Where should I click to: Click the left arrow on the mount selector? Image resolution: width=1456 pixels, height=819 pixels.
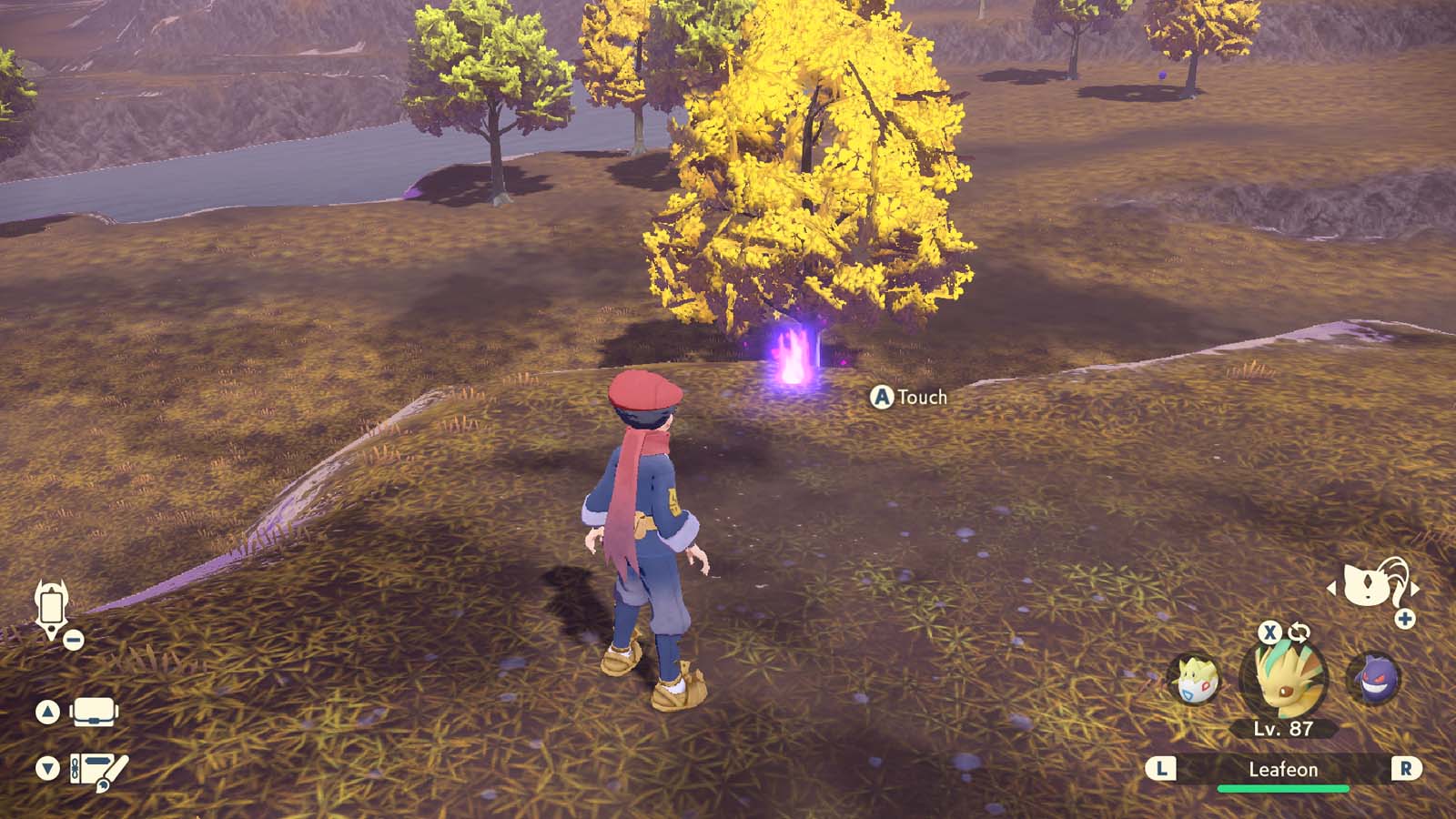click(x=1332, y=589)
